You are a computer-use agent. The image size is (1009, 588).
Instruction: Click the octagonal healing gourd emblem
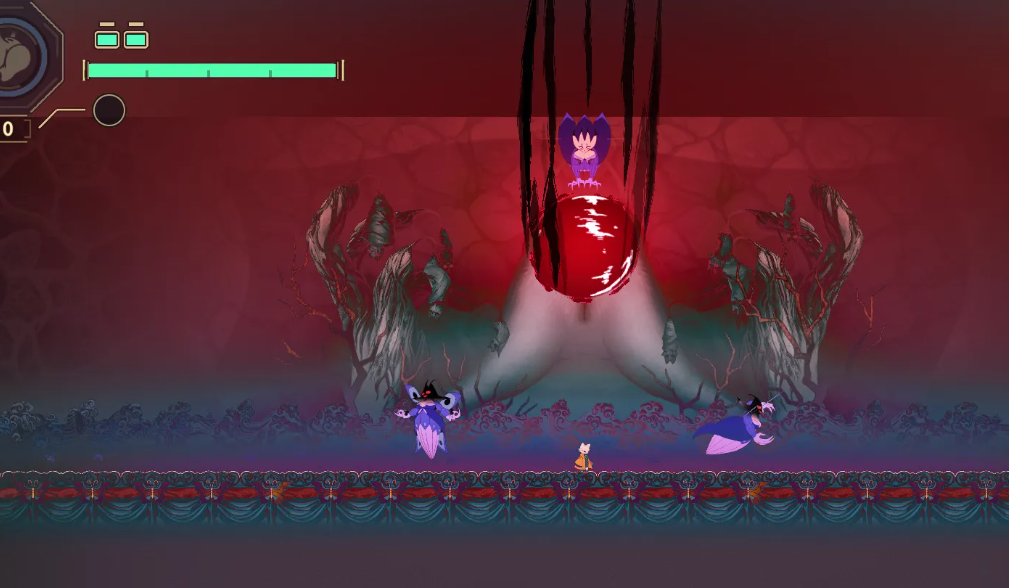(22, 55)
